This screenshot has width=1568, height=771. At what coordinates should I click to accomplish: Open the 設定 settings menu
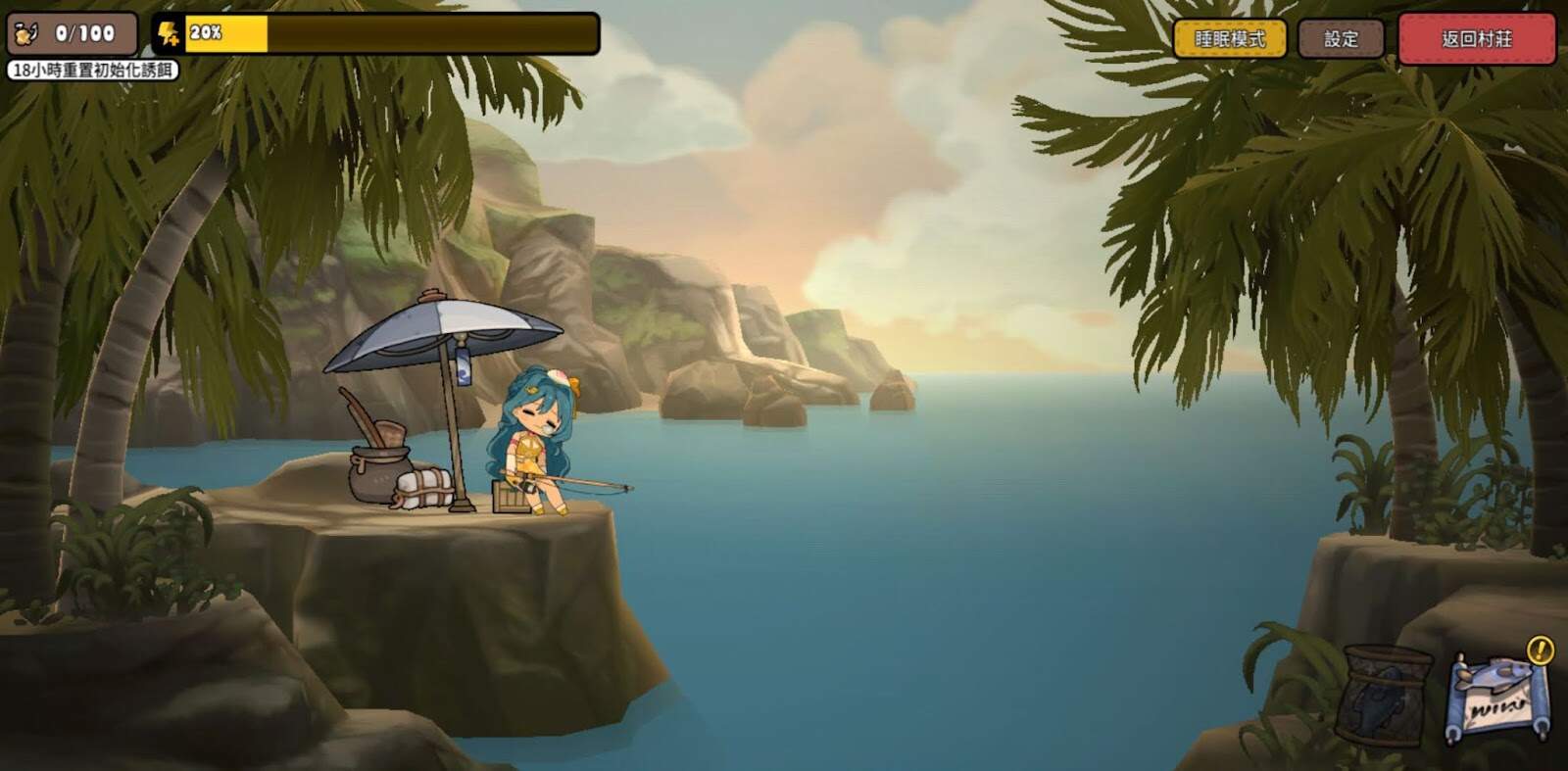[x=1341, y=39]
